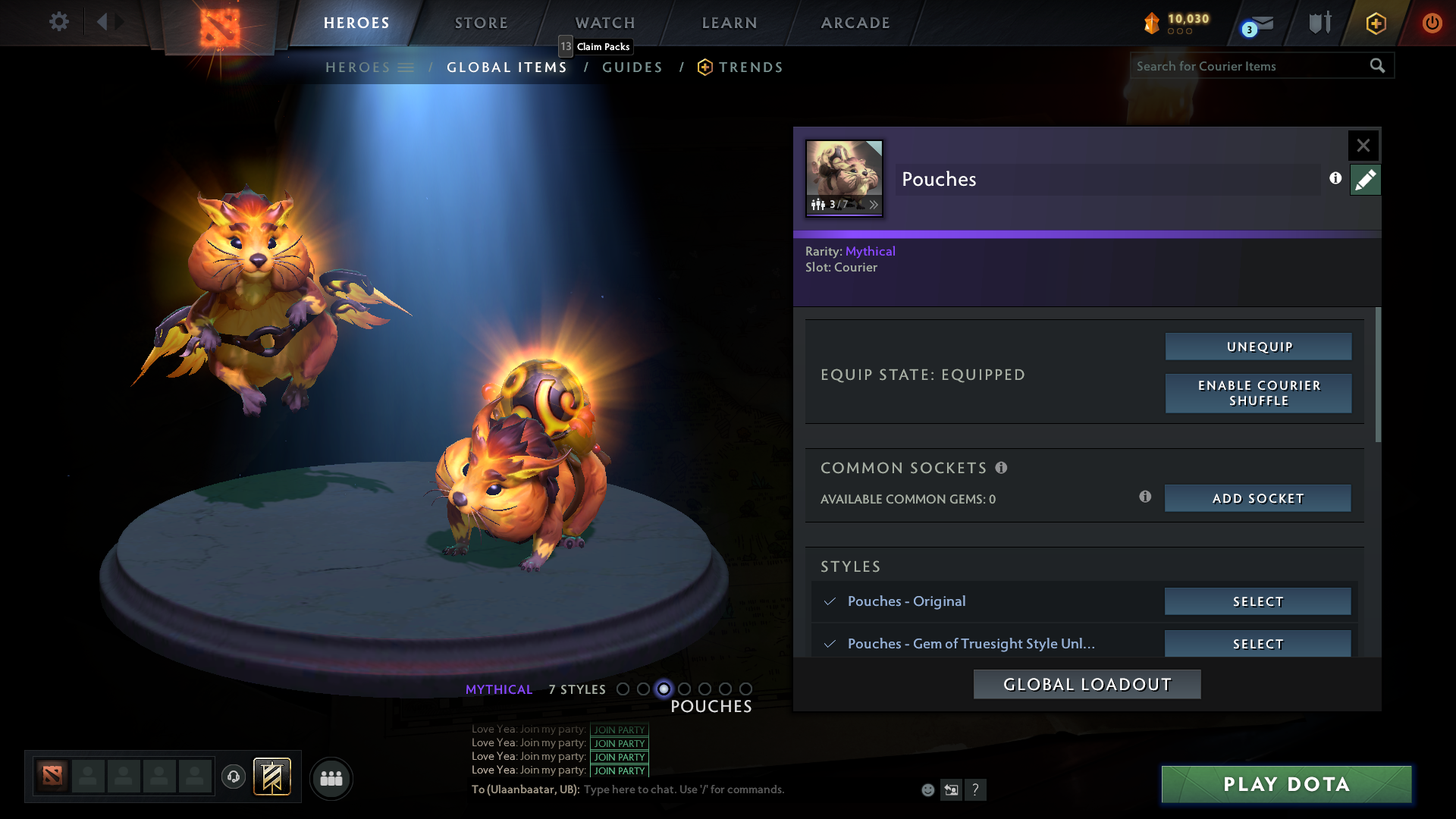Open chat help with the question mark icon
The image size is (1456, 819).
tap(976, 789)
